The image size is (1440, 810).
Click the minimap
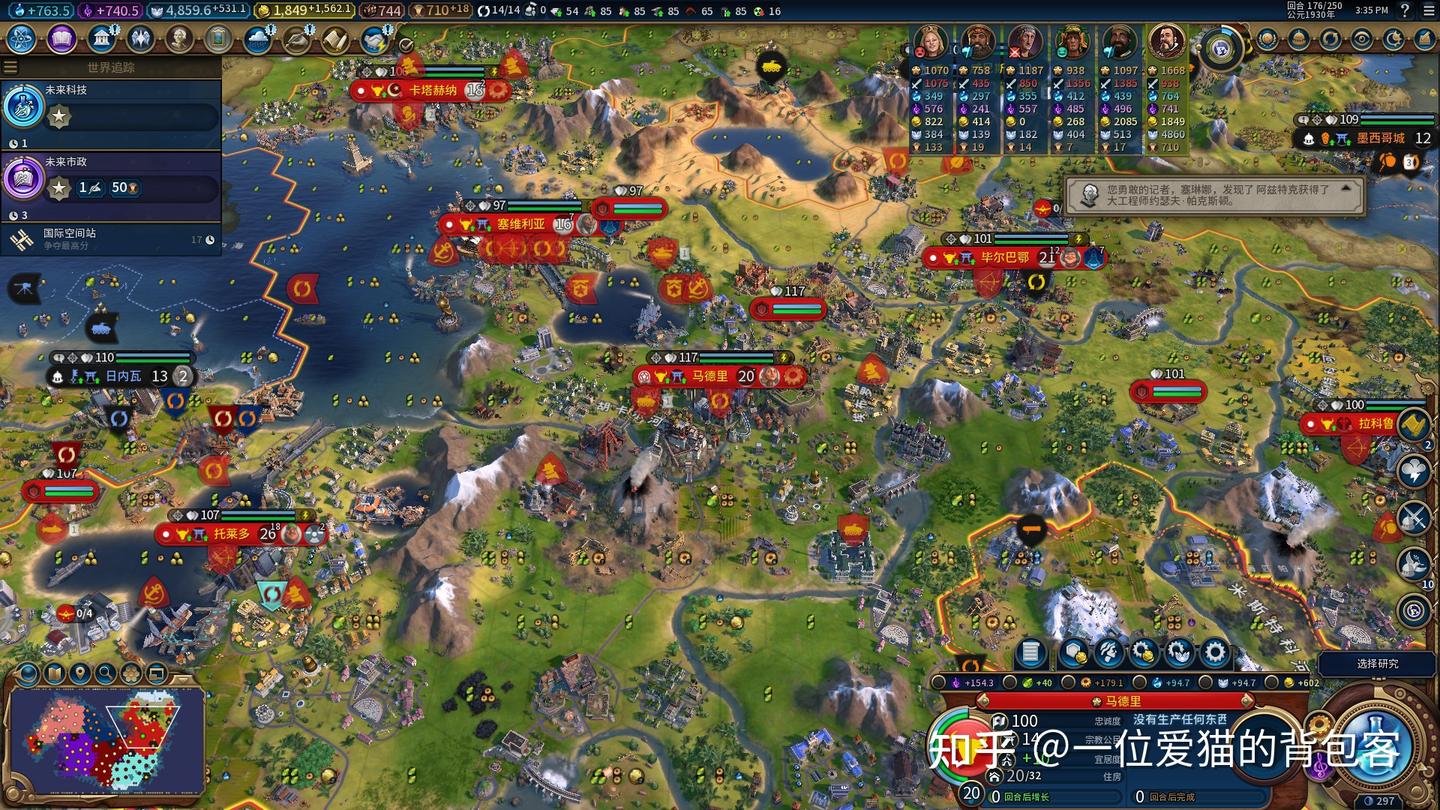pos(105,735)
